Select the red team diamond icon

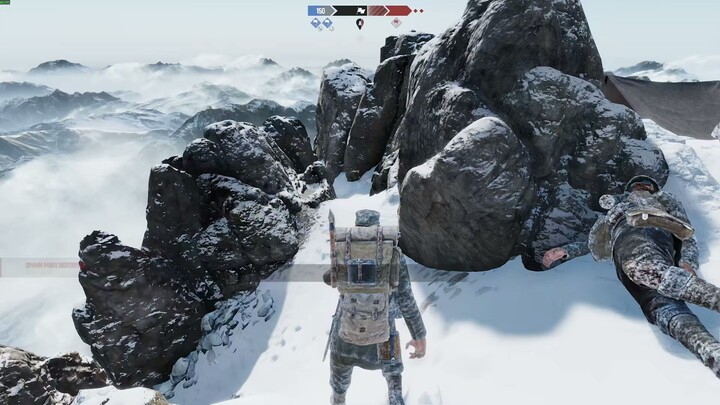[396, 23]
